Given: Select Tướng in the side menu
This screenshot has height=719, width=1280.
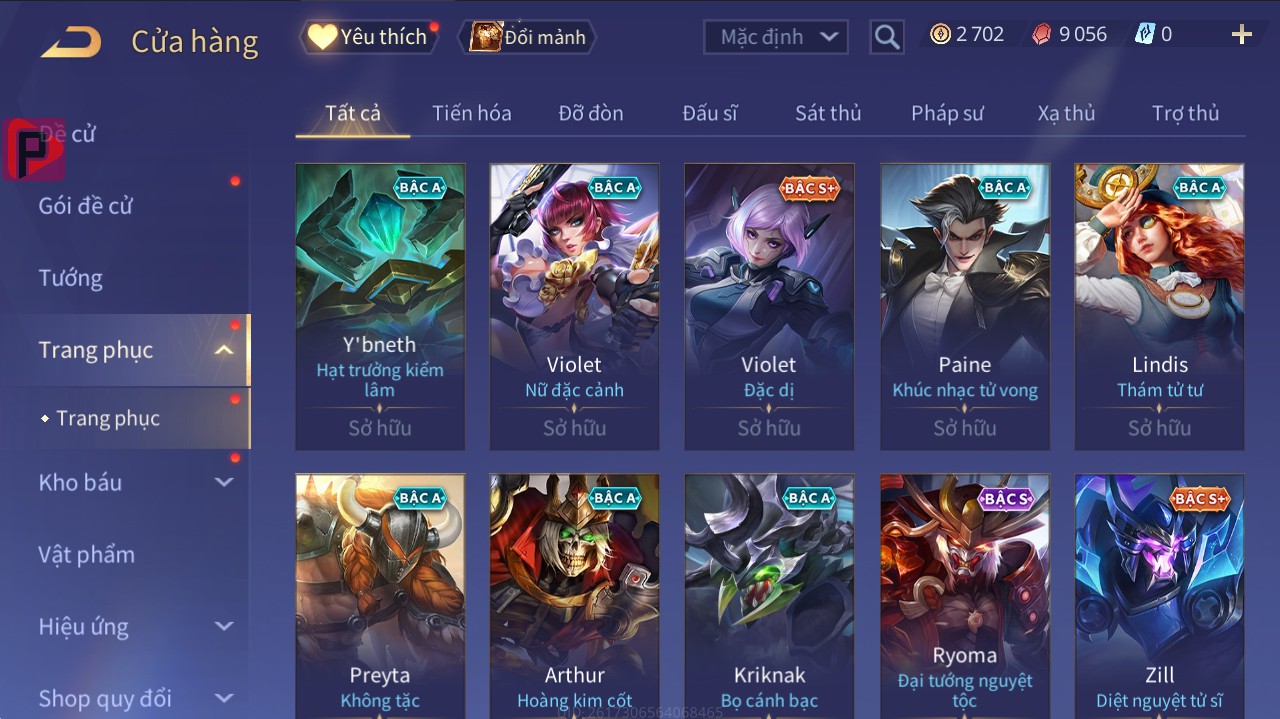Looking at the screenshot, I should click(x=70, y=278).
